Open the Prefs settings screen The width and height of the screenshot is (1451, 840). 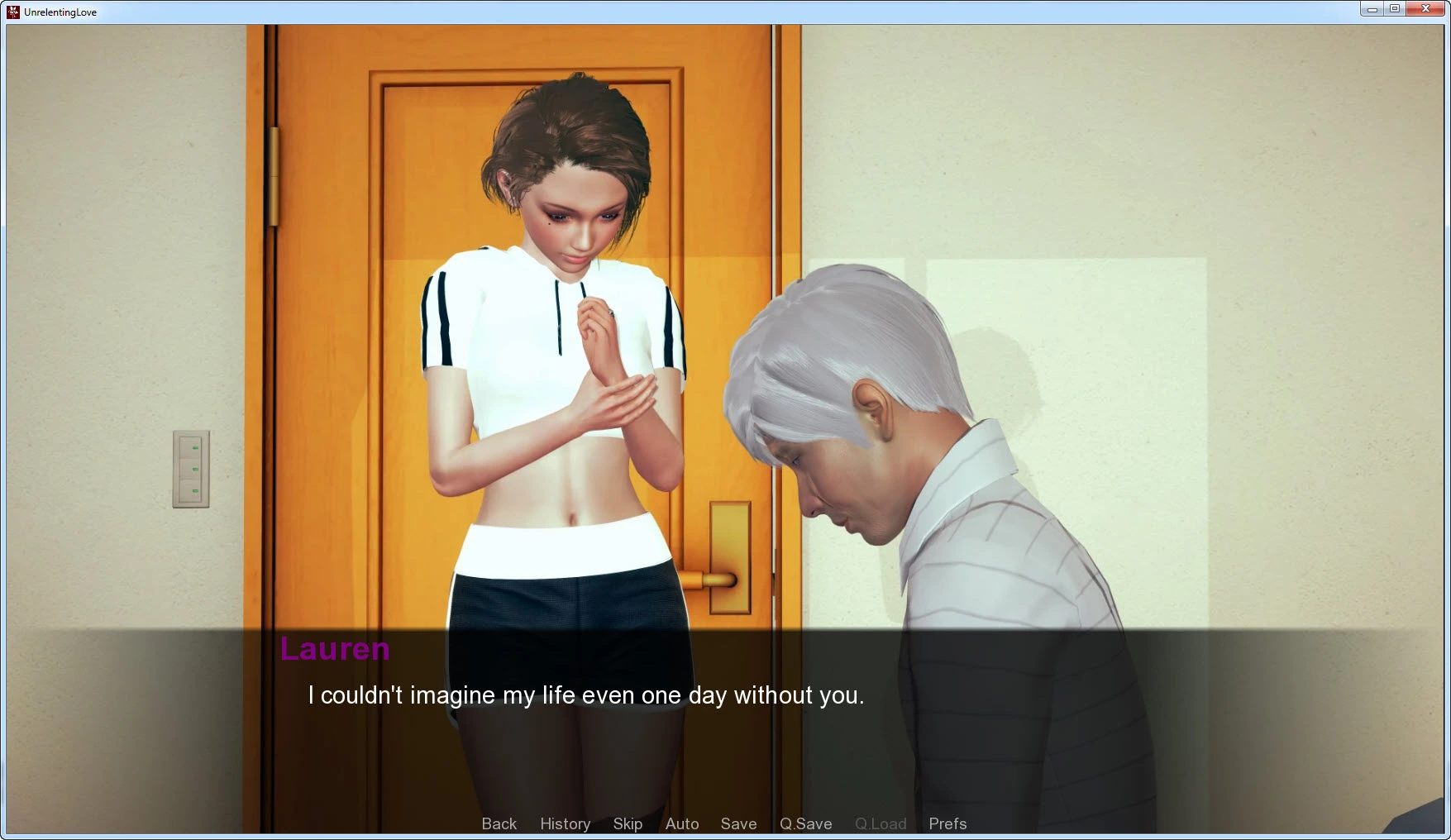point(947,823)
